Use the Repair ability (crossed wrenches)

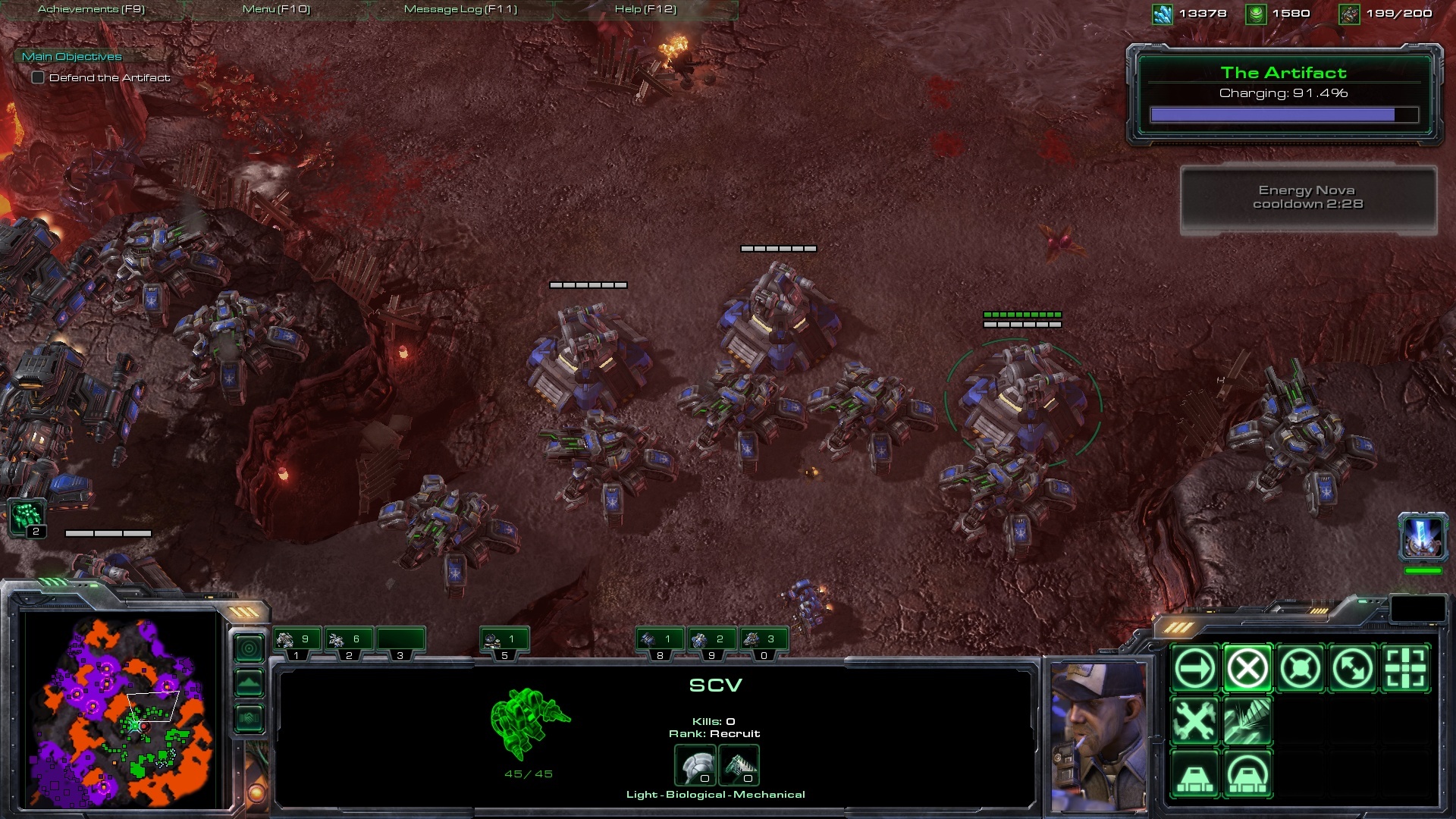(x=1194, y=721)
